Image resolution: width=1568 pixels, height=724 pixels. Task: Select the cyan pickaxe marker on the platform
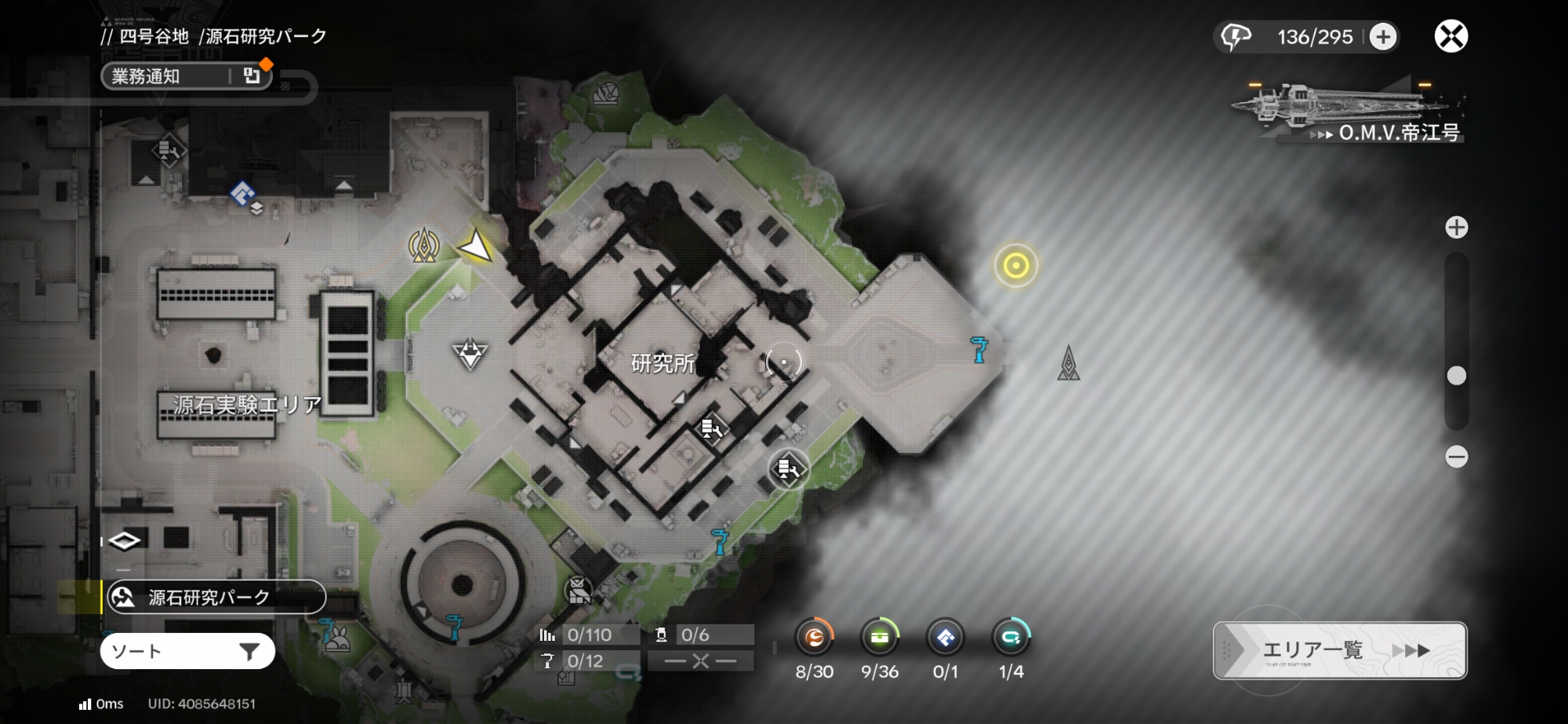pyautogui.click(x=978, y=349)
